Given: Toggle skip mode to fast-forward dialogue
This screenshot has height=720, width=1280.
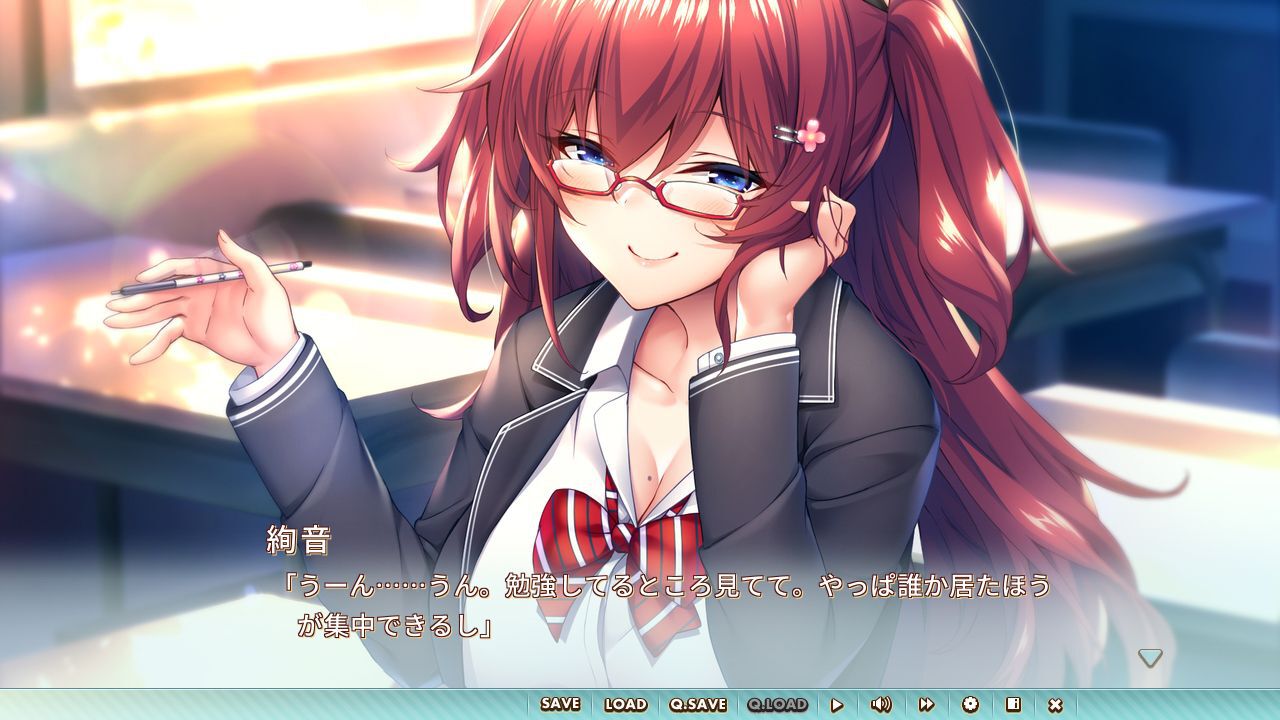Looking at the screenshot, I should 925,703.
